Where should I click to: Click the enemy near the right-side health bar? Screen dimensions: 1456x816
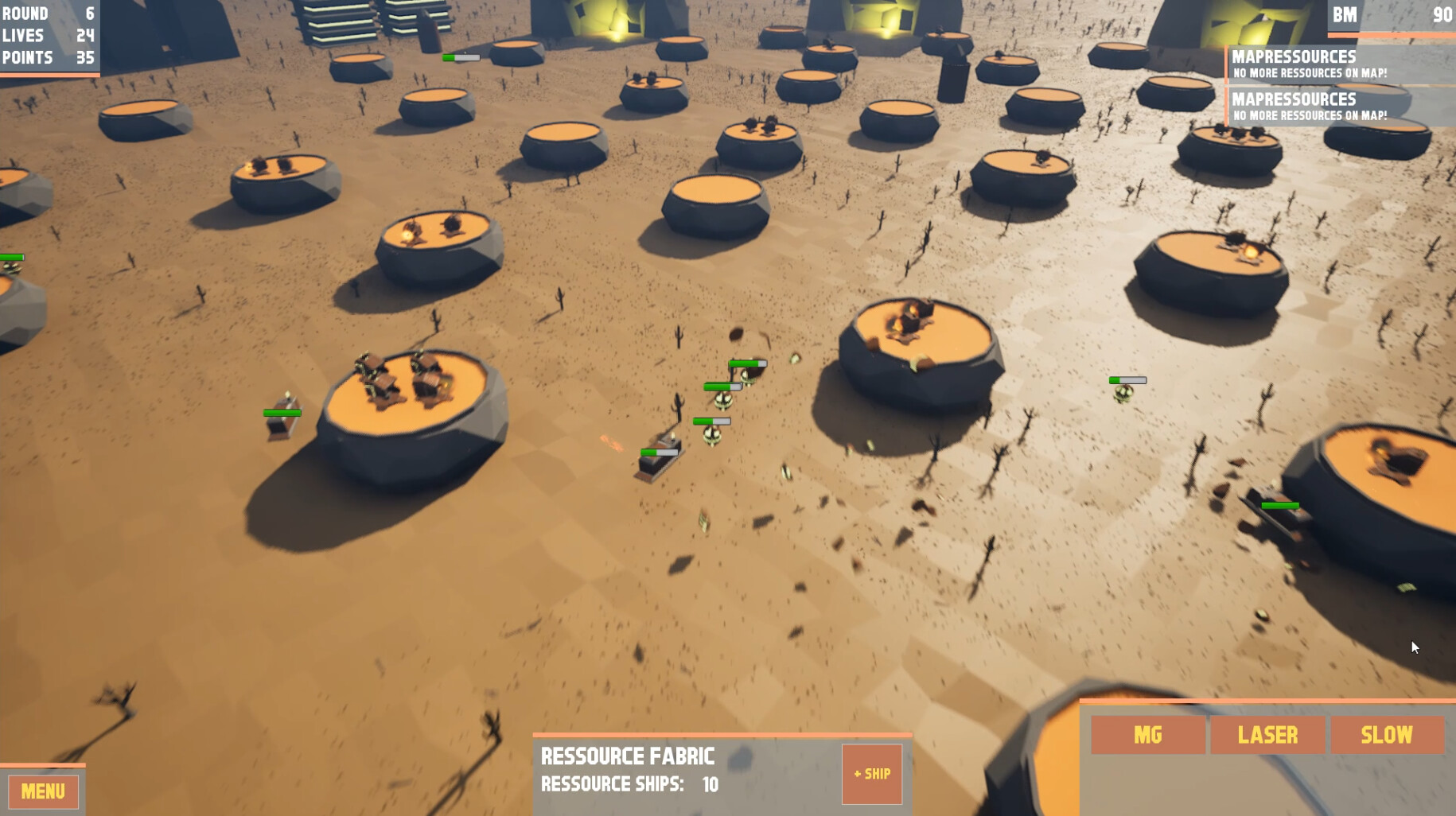(1122, 391)
